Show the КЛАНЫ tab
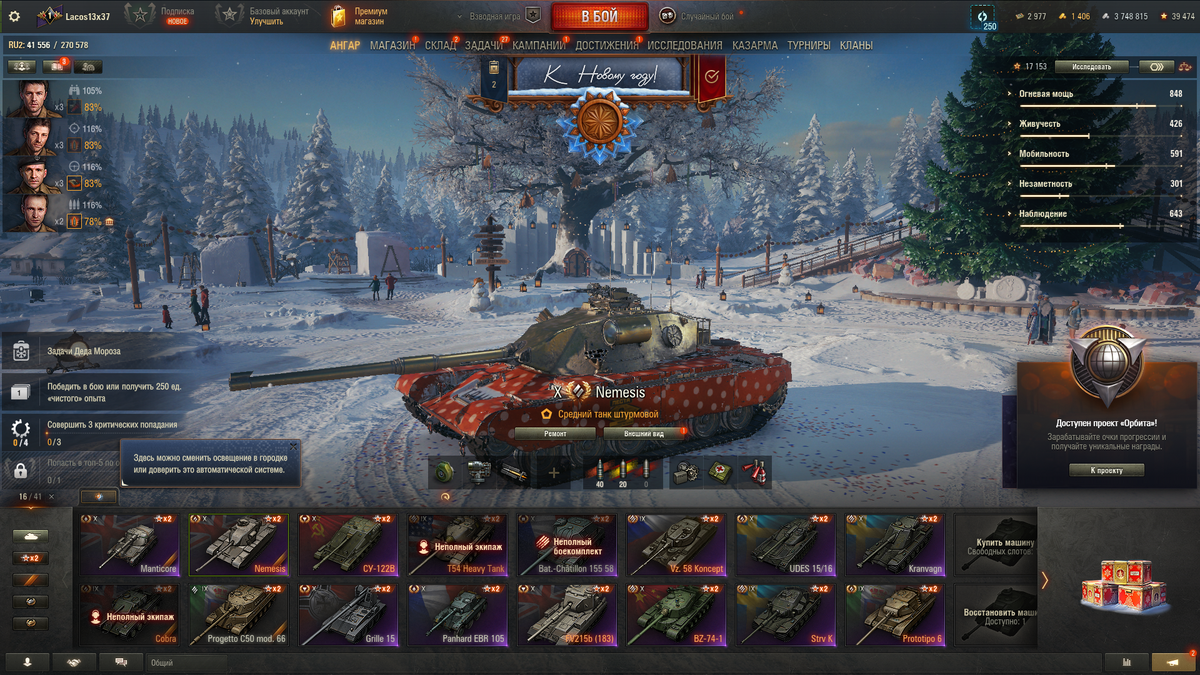Image resolution: width=1200 pixels, height=675 pixels. point(856,45)
